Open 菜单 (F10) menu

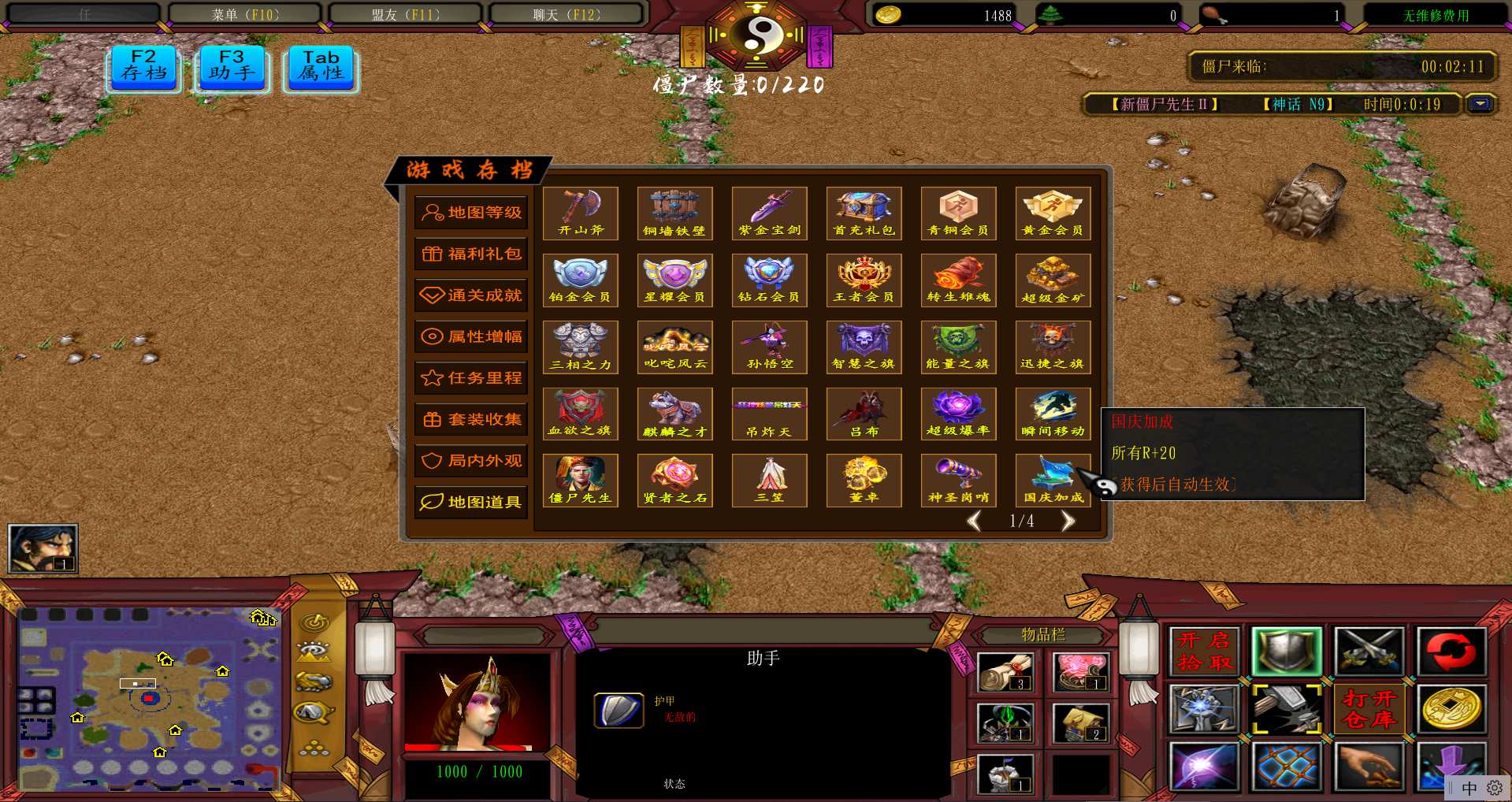click(245, 14)
